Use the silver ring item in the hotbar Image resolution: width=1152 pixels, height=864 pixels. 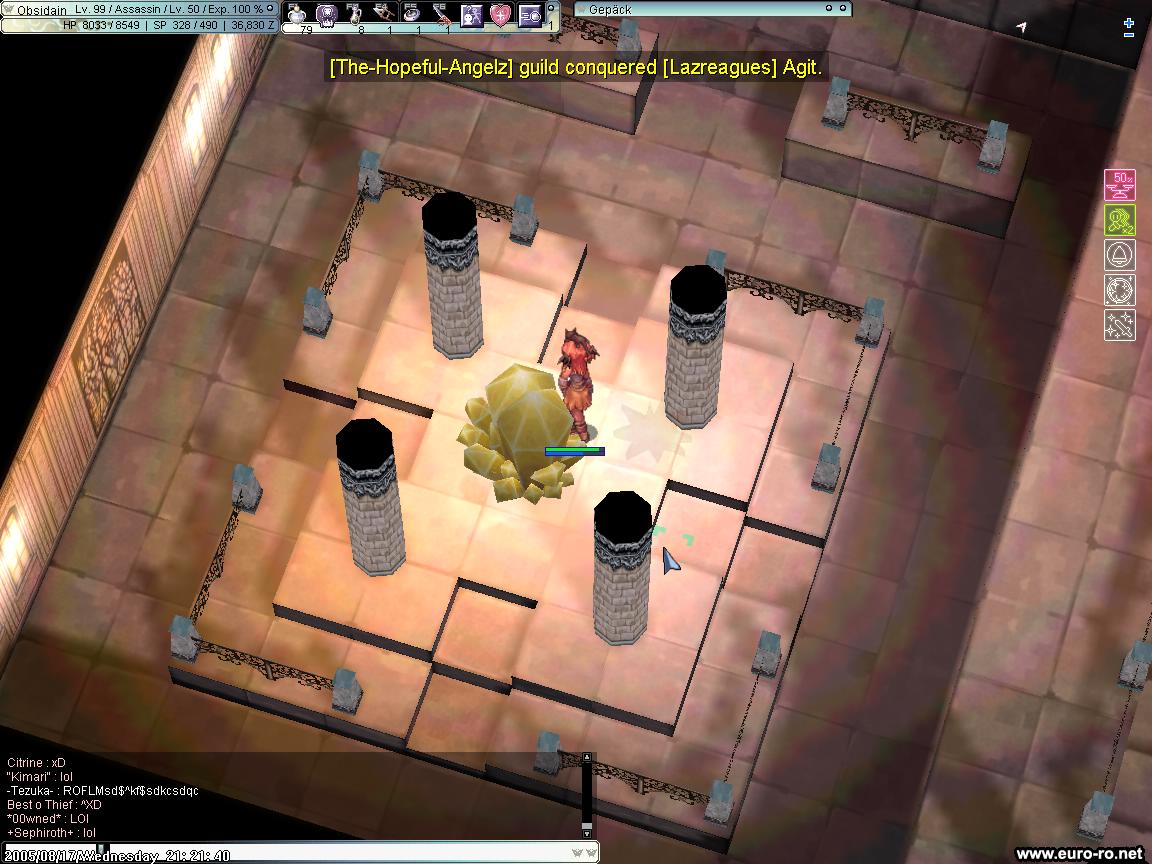[414, 14]
